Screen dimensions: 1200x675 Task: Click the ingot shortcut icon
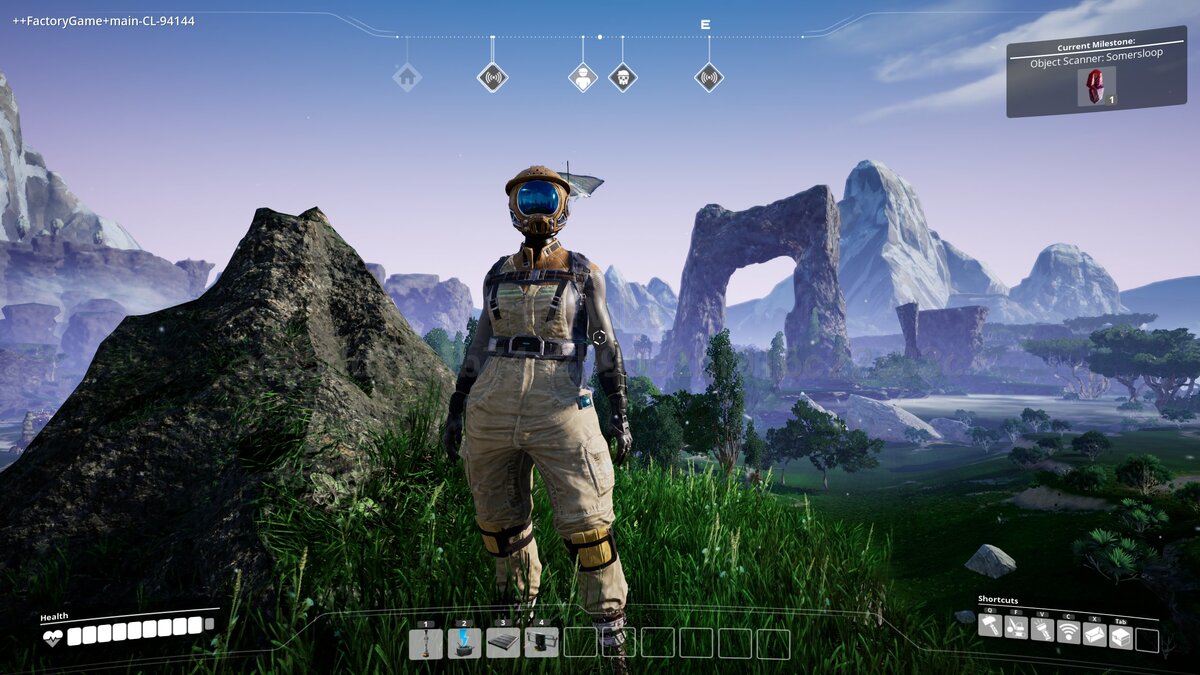[x=1095, y=635]
